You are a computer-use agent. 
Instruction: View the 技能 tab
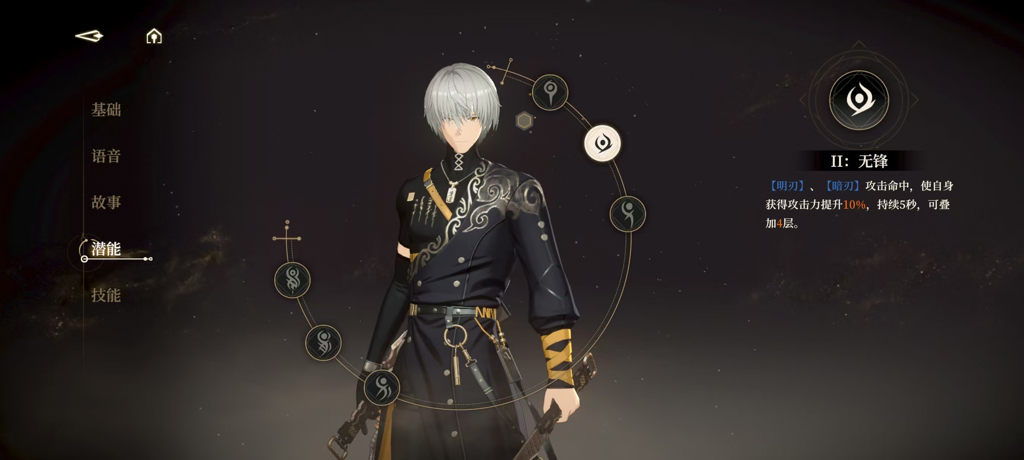[x=106, y=295]
